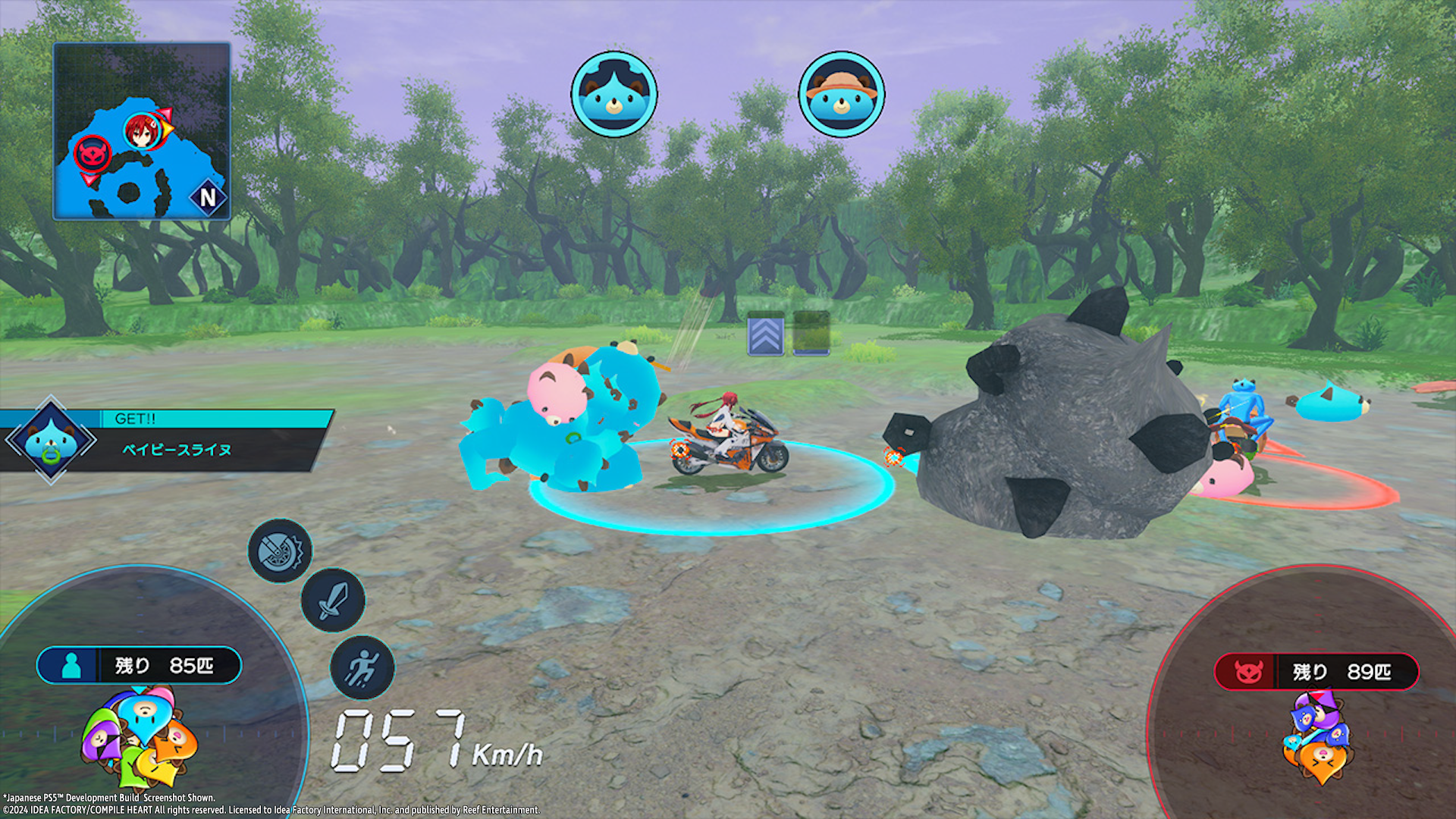Click the north compass N indicator

208,198
